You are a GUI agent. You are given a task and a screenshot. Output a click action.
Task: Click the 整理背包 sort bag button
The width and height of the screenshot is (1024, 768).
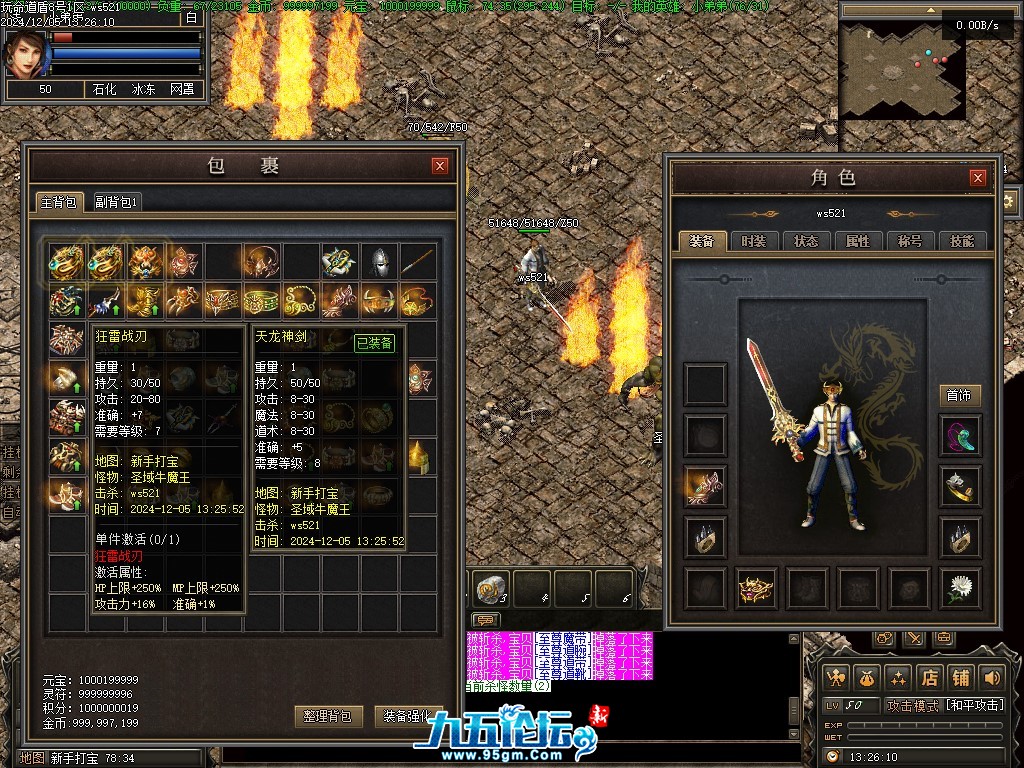point(328,716)
